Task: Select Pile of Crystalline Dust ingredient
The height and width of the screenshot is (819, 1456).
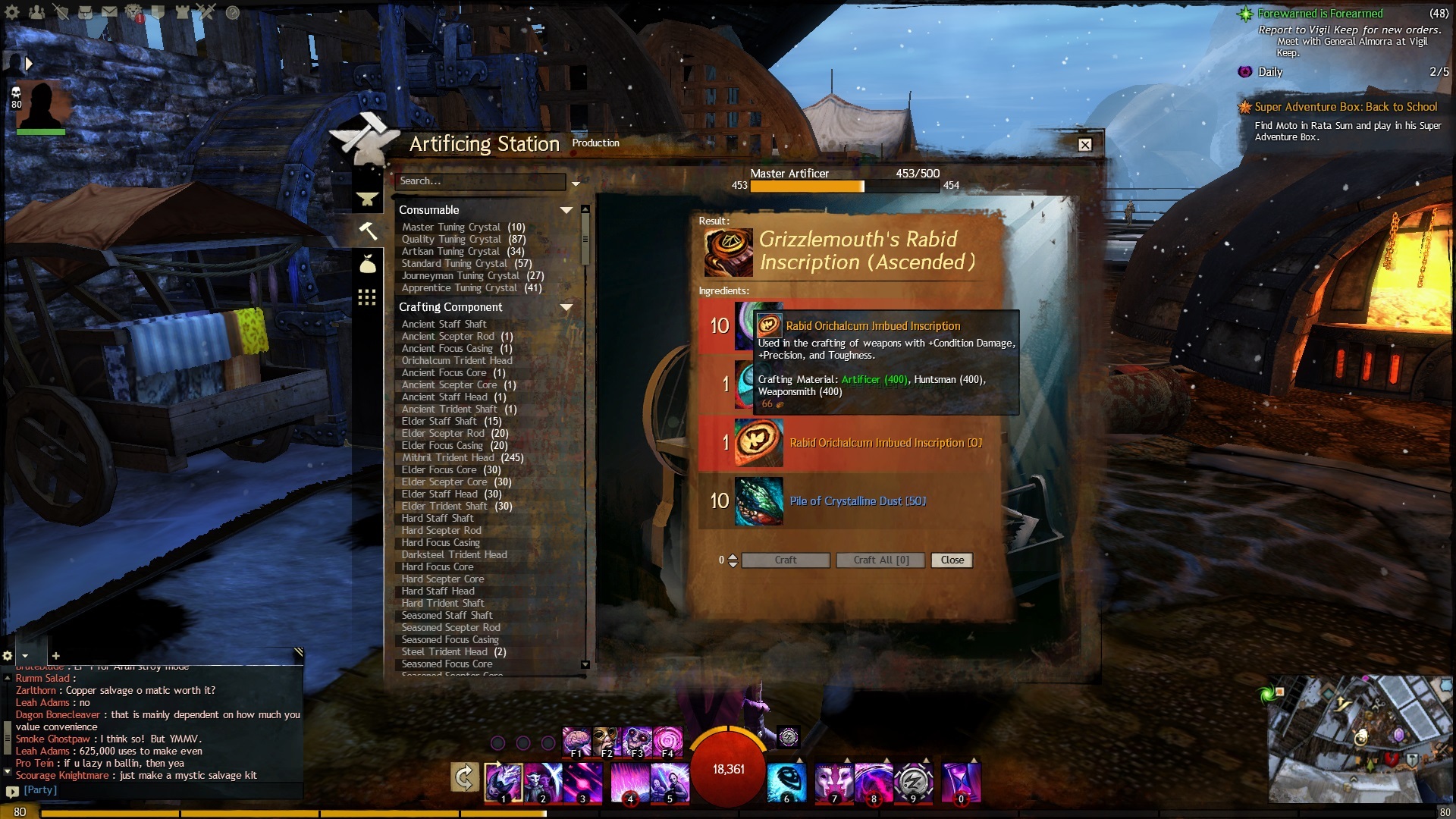Action: [857, 501]
